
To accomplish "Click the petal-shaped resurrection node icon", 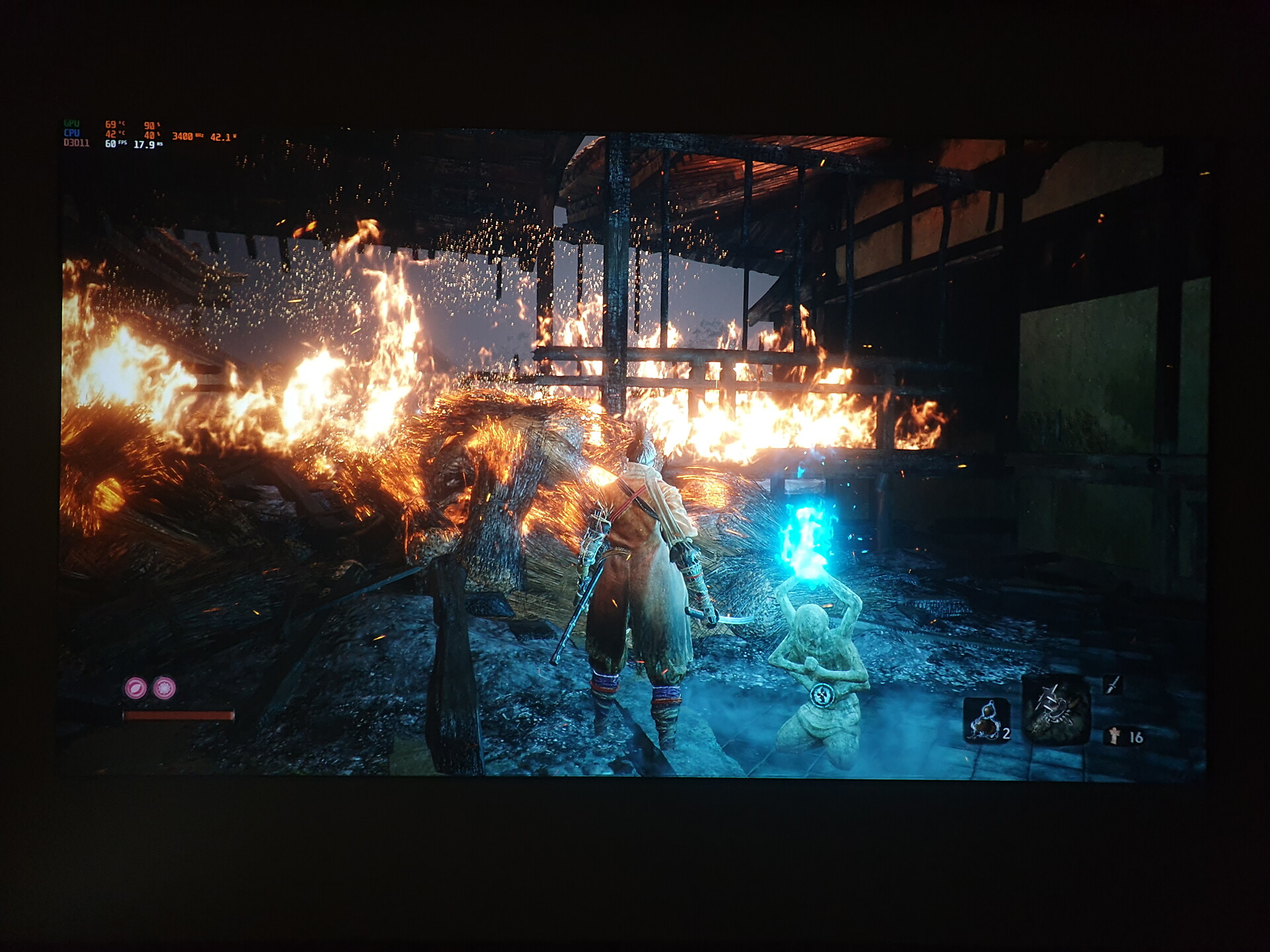I will click(x=136, y=688).
